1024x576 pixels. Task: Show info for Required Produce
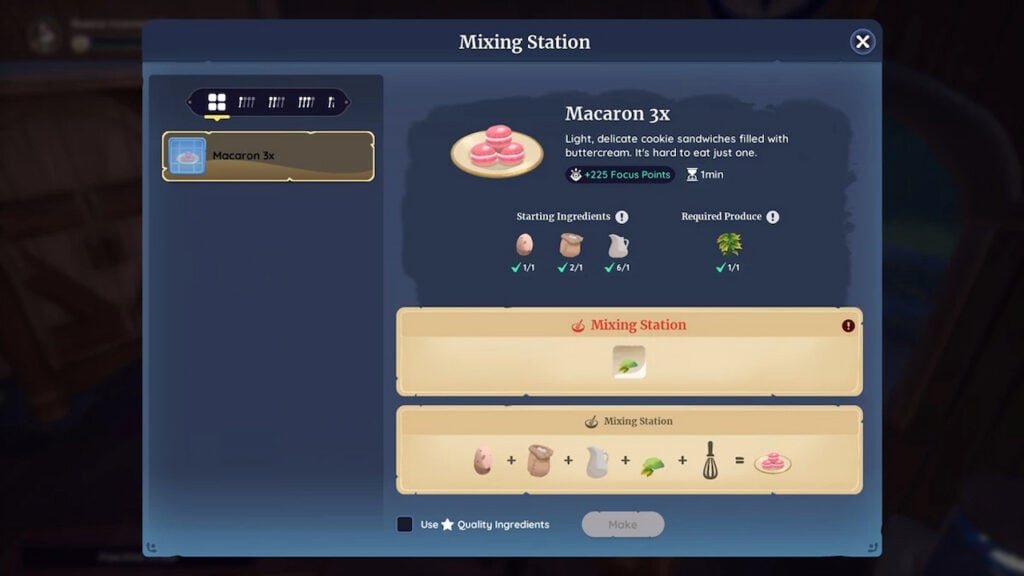(773, 217)
